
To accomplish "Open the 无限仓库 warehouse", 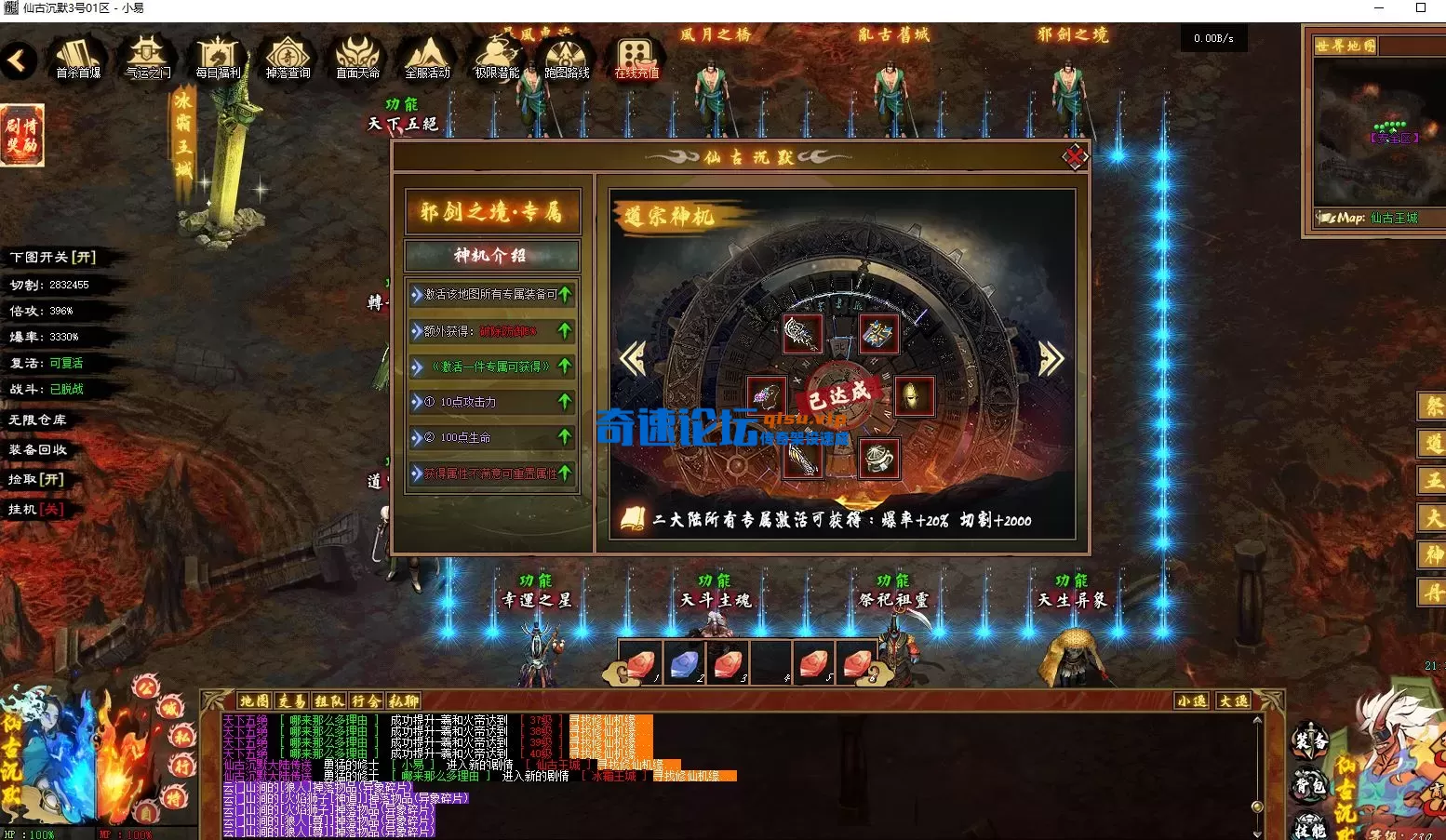I will (x=38, y=420).
